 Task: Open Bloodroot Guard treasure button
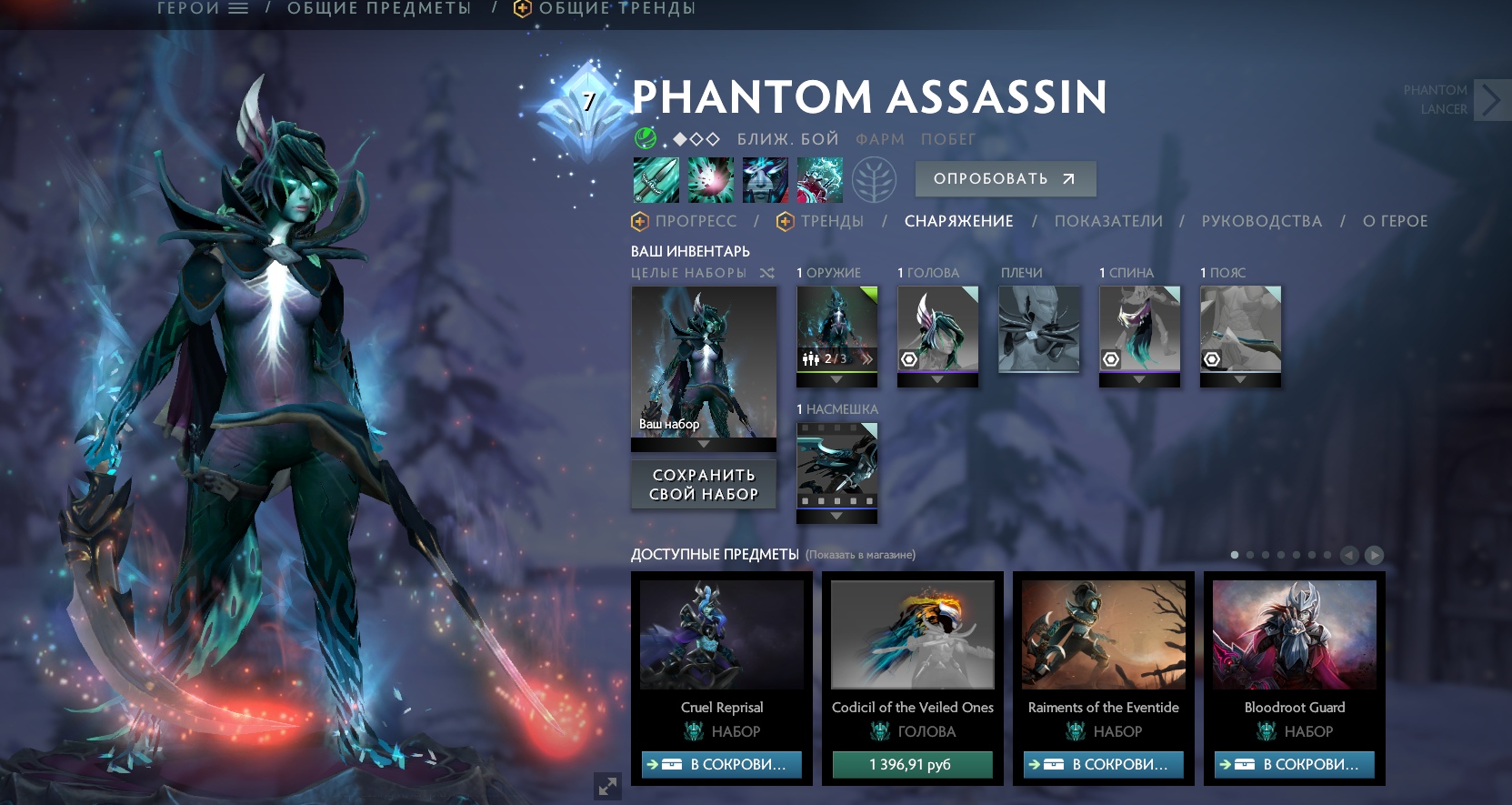(x=1294, y=765)
